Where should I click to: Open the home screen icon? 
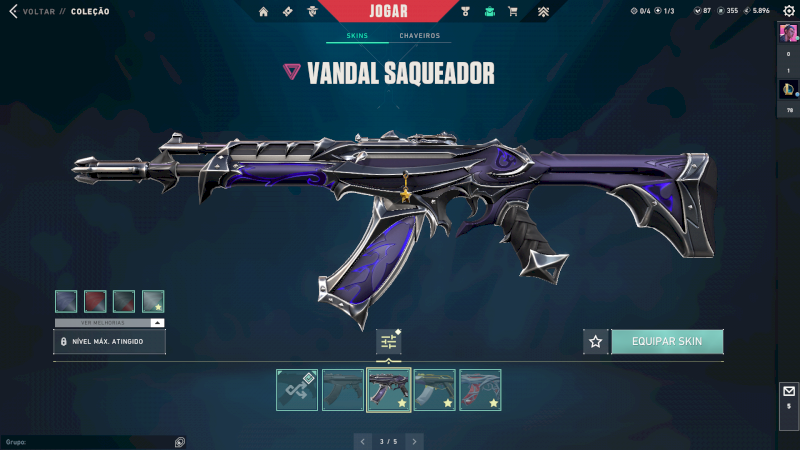point(264,12)
